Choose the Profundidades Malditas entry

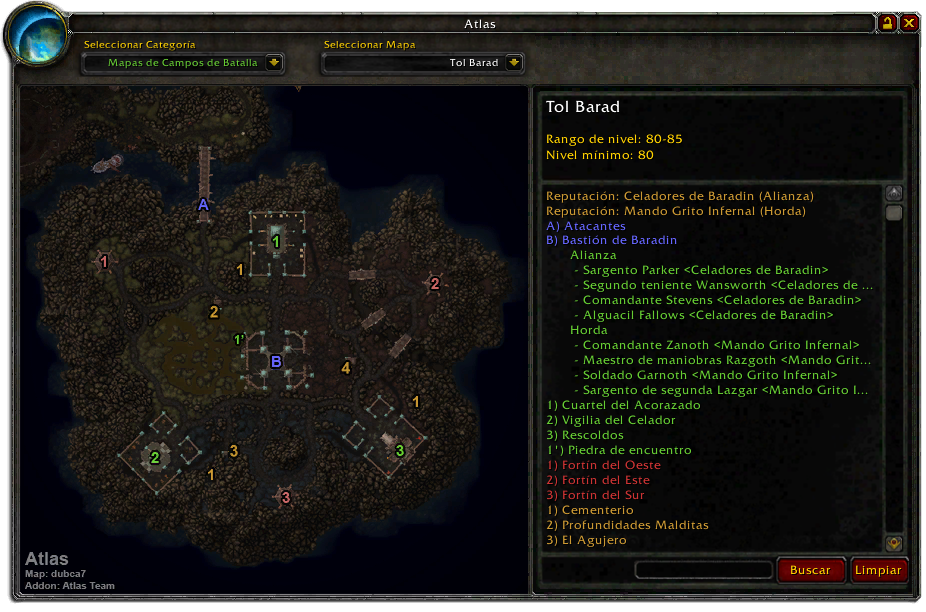(627, 525)
